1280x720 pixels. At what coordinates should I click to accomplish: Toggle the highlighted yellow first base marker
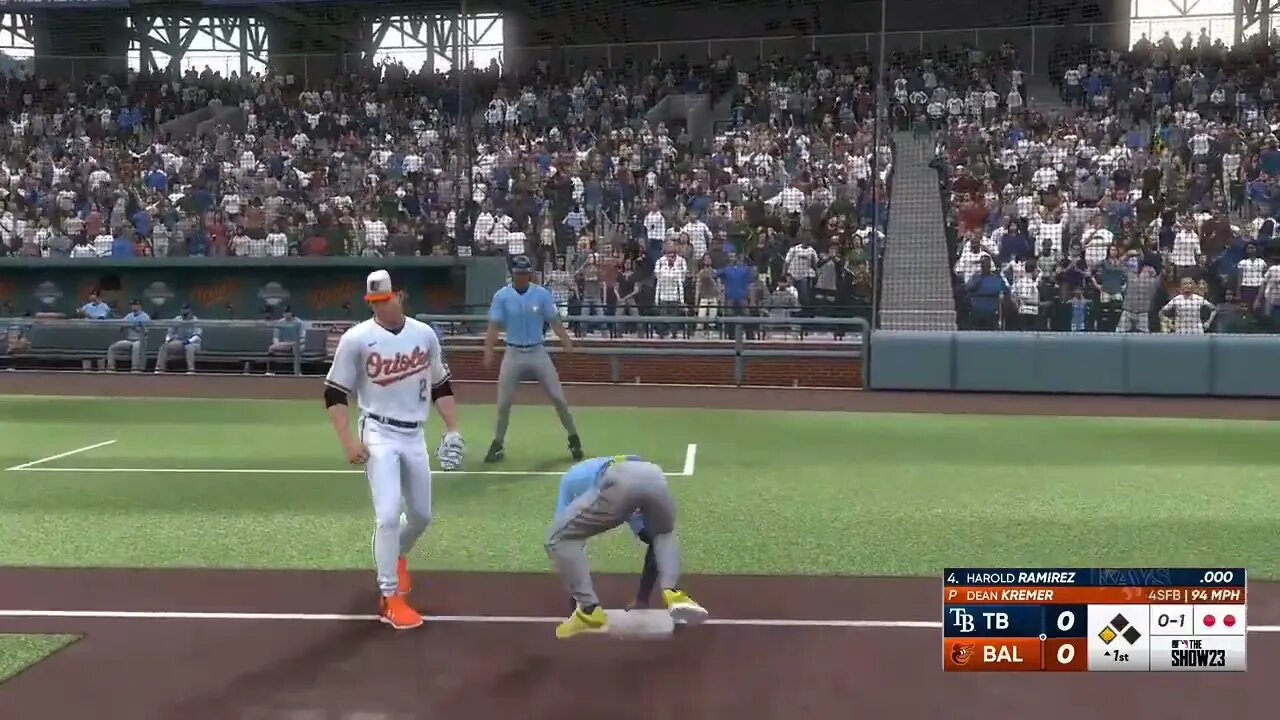[1107, 634]
